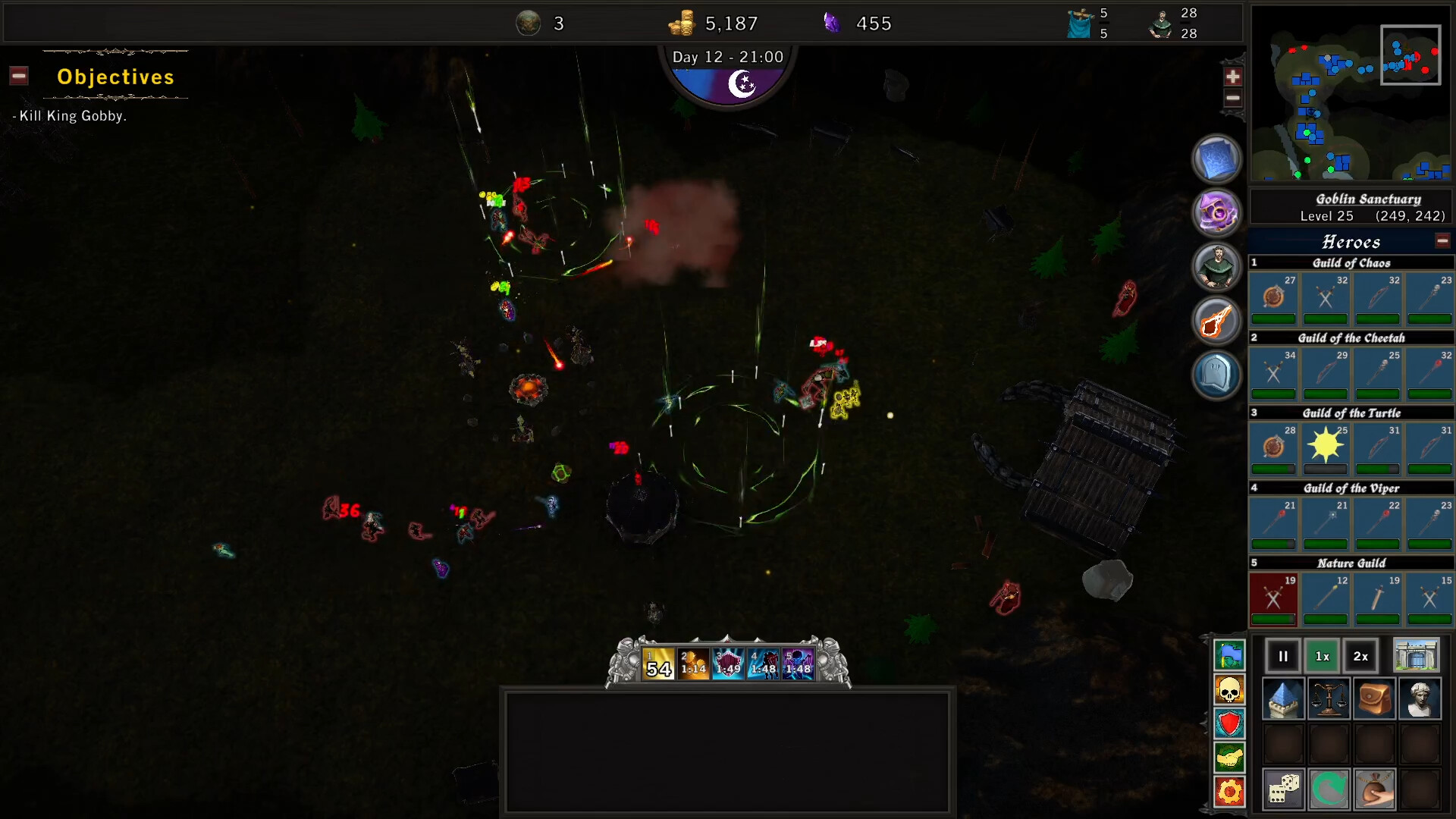Zoom in on the minimap with plus button
The width and height of the screenshot is (1456, 819).
click(1233, 76)
